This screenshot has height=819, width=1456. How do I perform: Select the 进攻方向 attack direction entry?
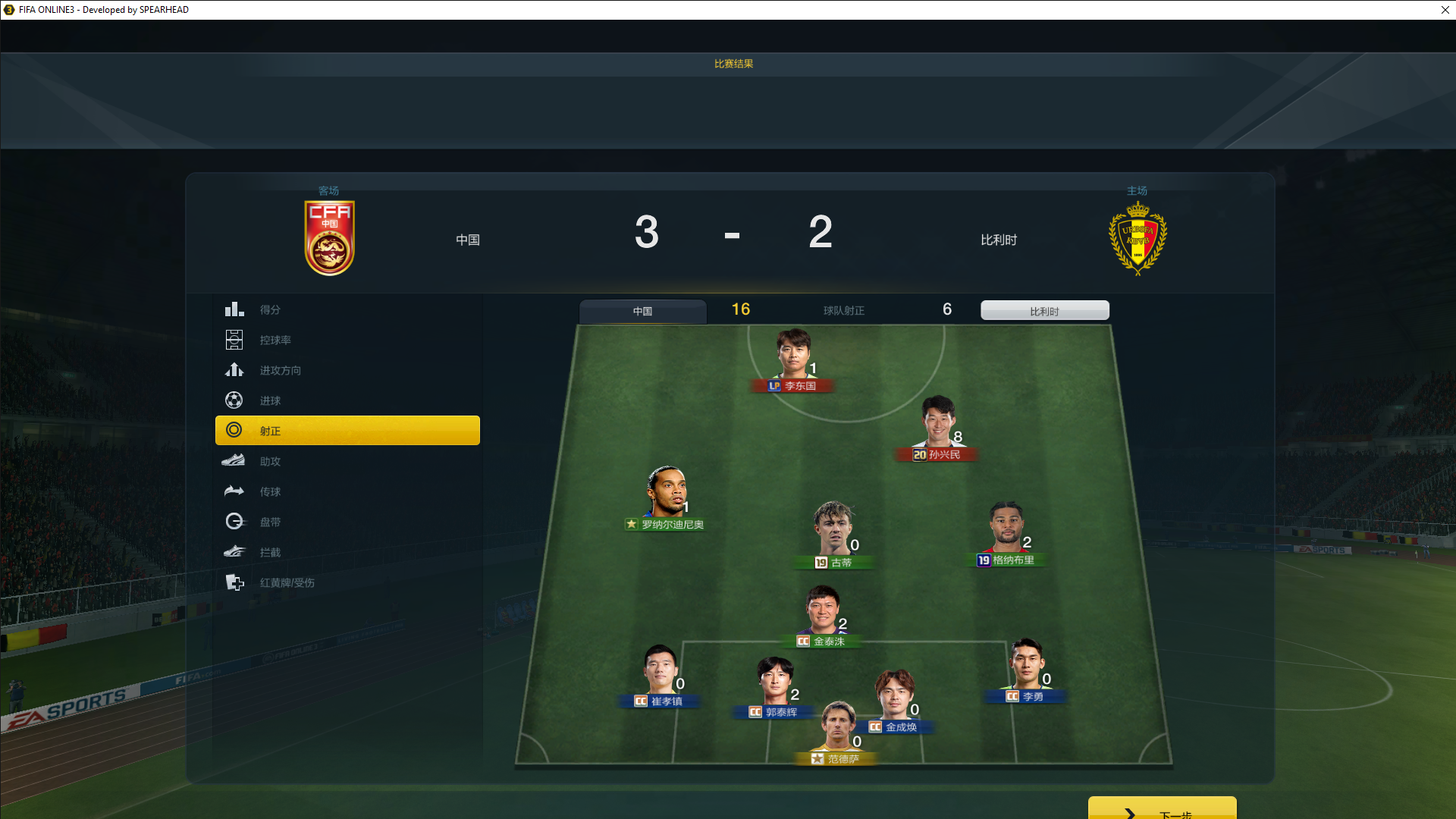click(x=280, y=370)
